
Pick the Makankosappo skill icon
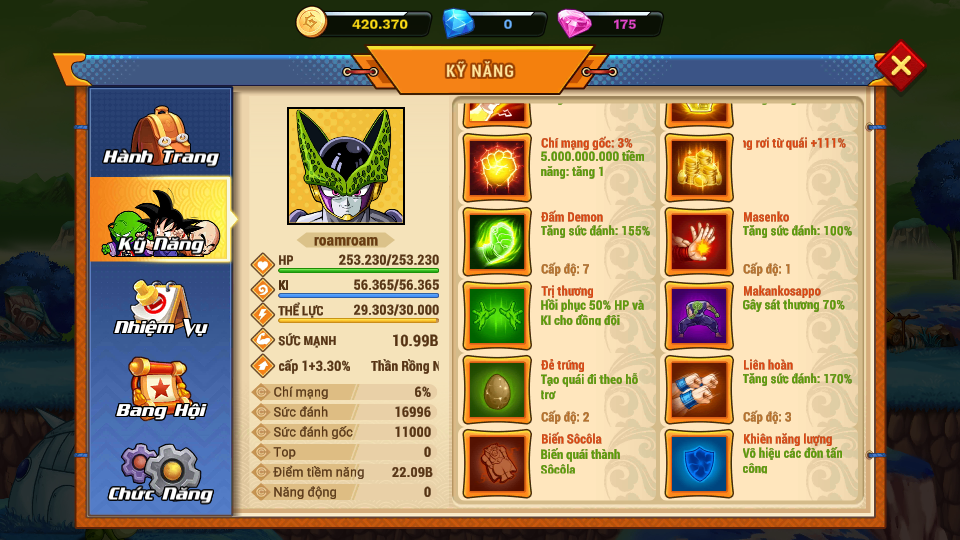(x=699, y=315)
